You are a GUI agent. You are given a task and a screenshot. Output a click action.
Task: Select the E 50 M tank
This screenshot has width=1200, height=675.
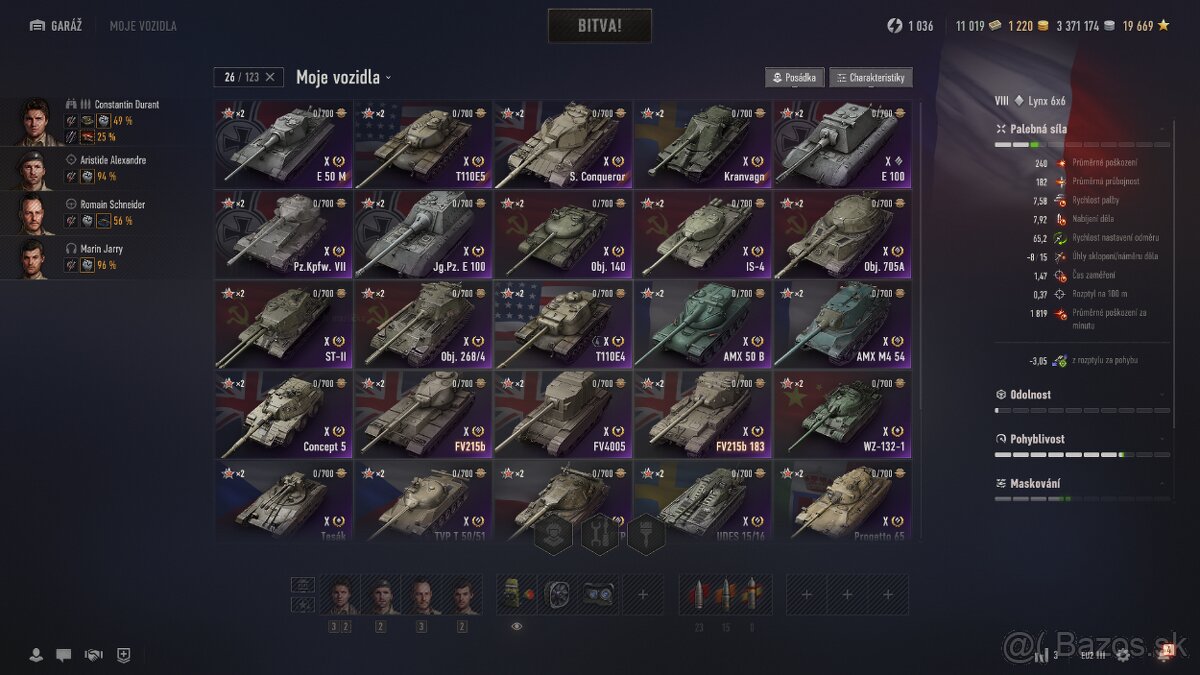point(283,145)
